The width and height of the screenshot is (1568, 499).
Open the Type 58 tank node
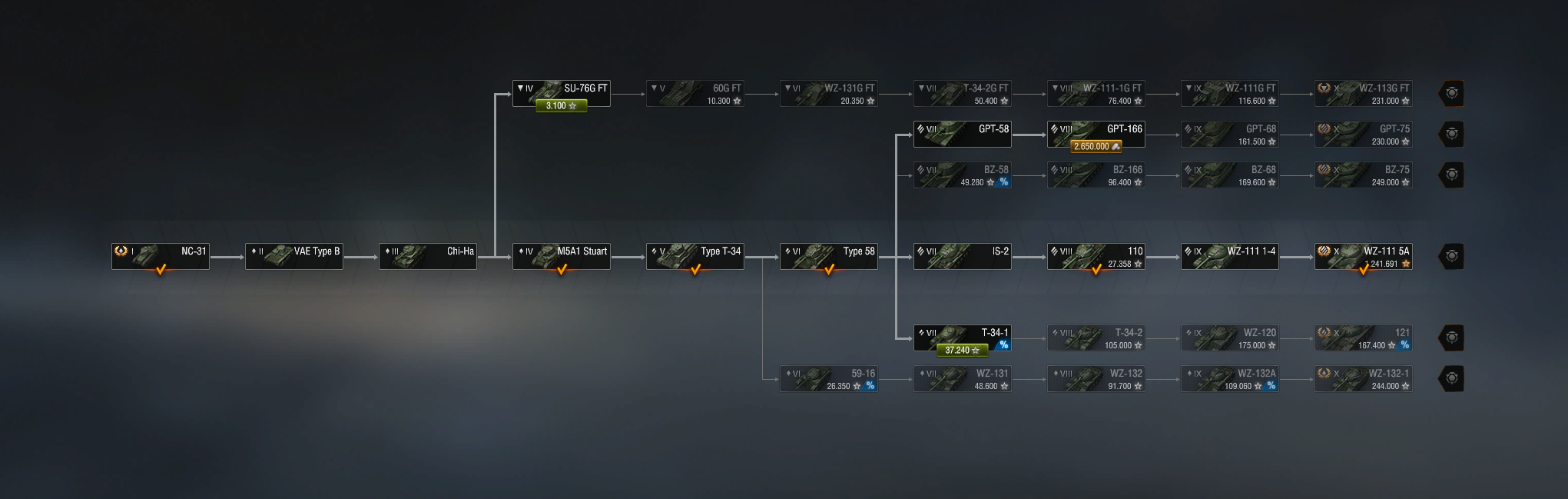(828, 256)
